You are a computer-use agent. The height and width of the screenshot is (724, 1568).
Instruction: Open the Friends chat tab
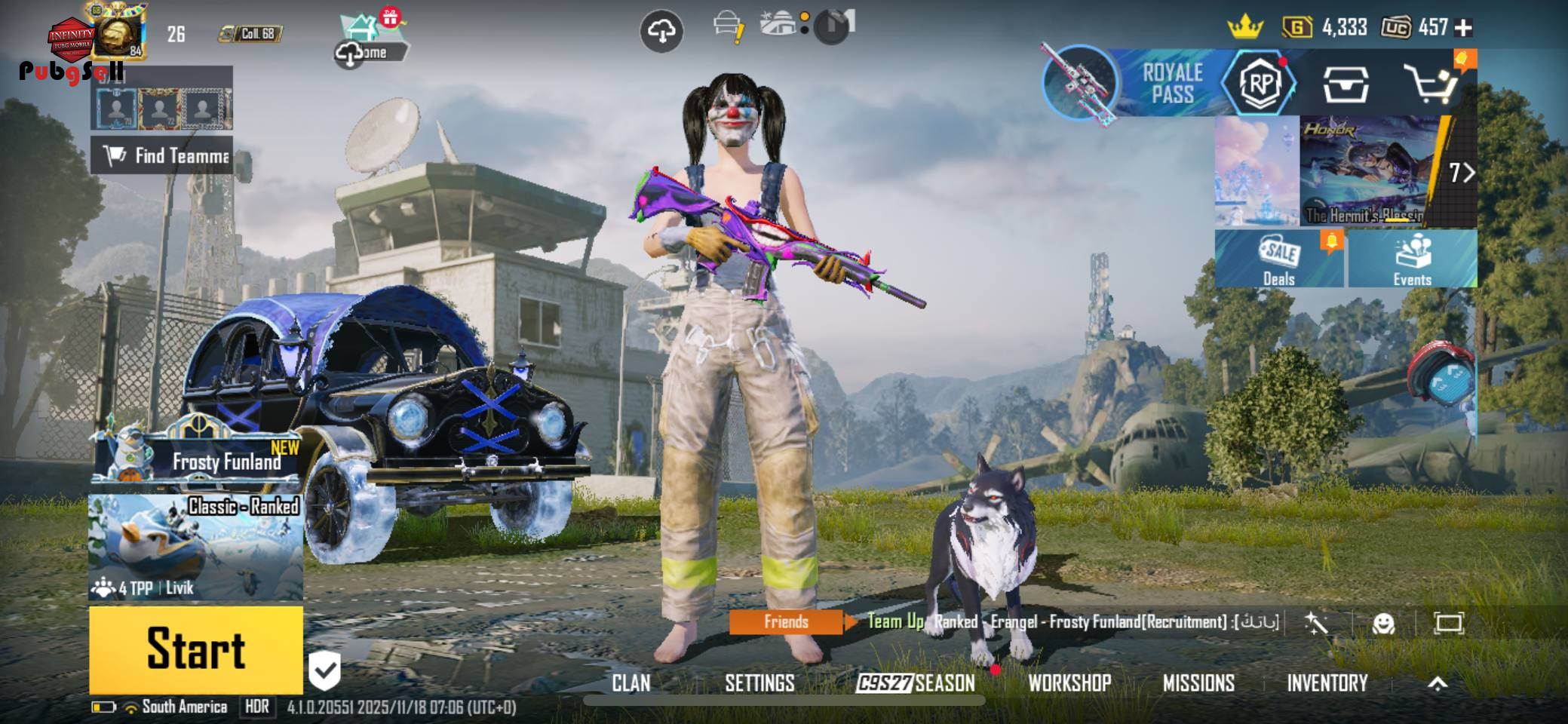click(786, 621)
